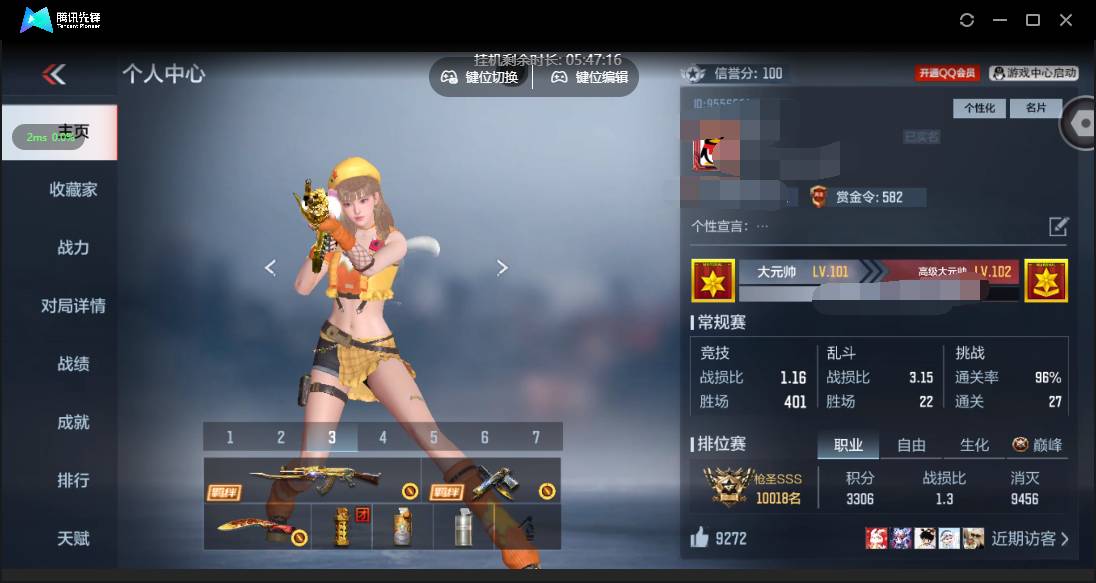1096x583 pixels.
Task: Select loadout slot 4
Action: 383,437
